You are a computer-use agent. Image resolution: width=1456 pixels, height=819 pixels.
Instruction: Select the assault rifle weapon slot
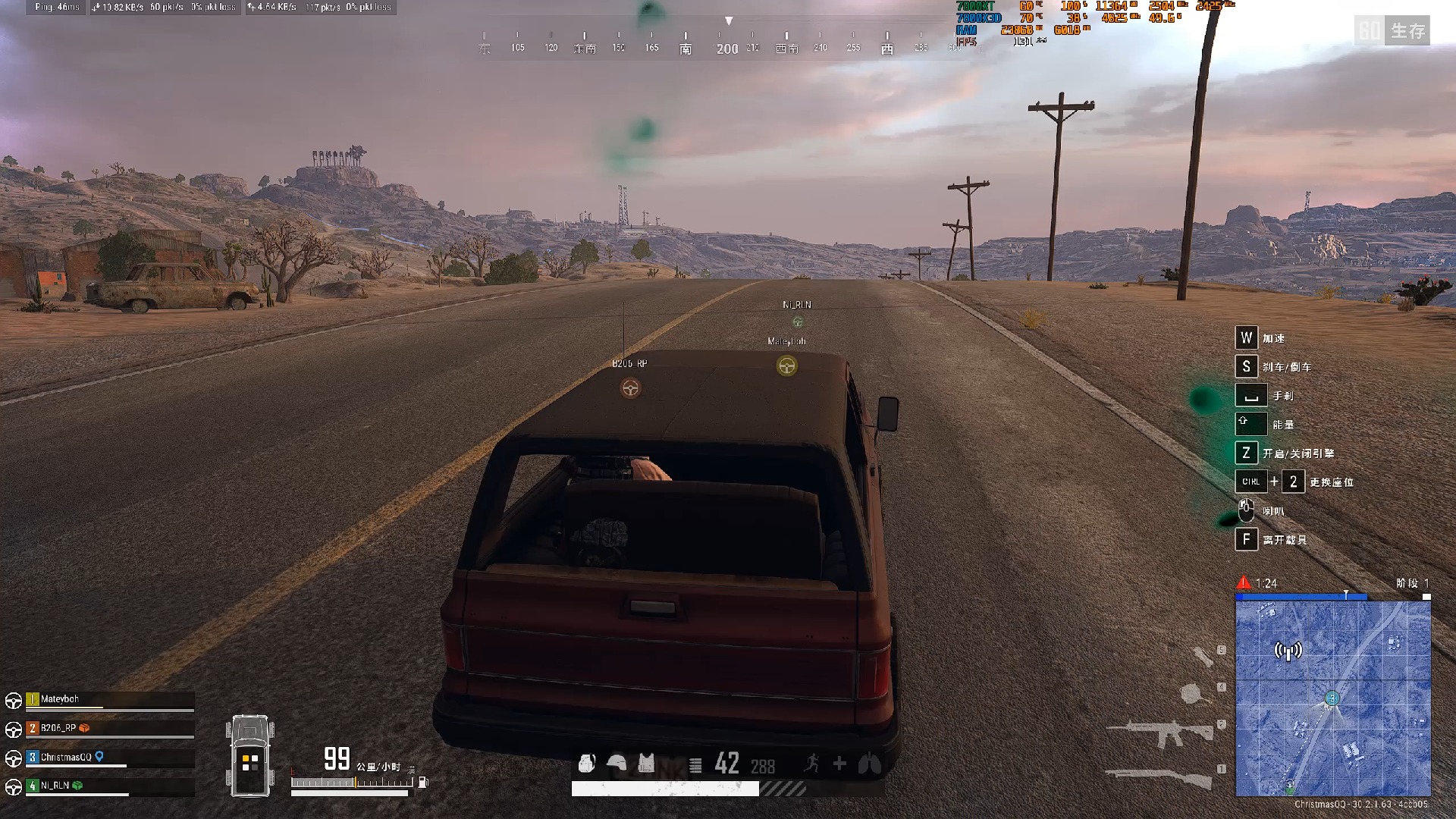click(x=1160, y=733)
